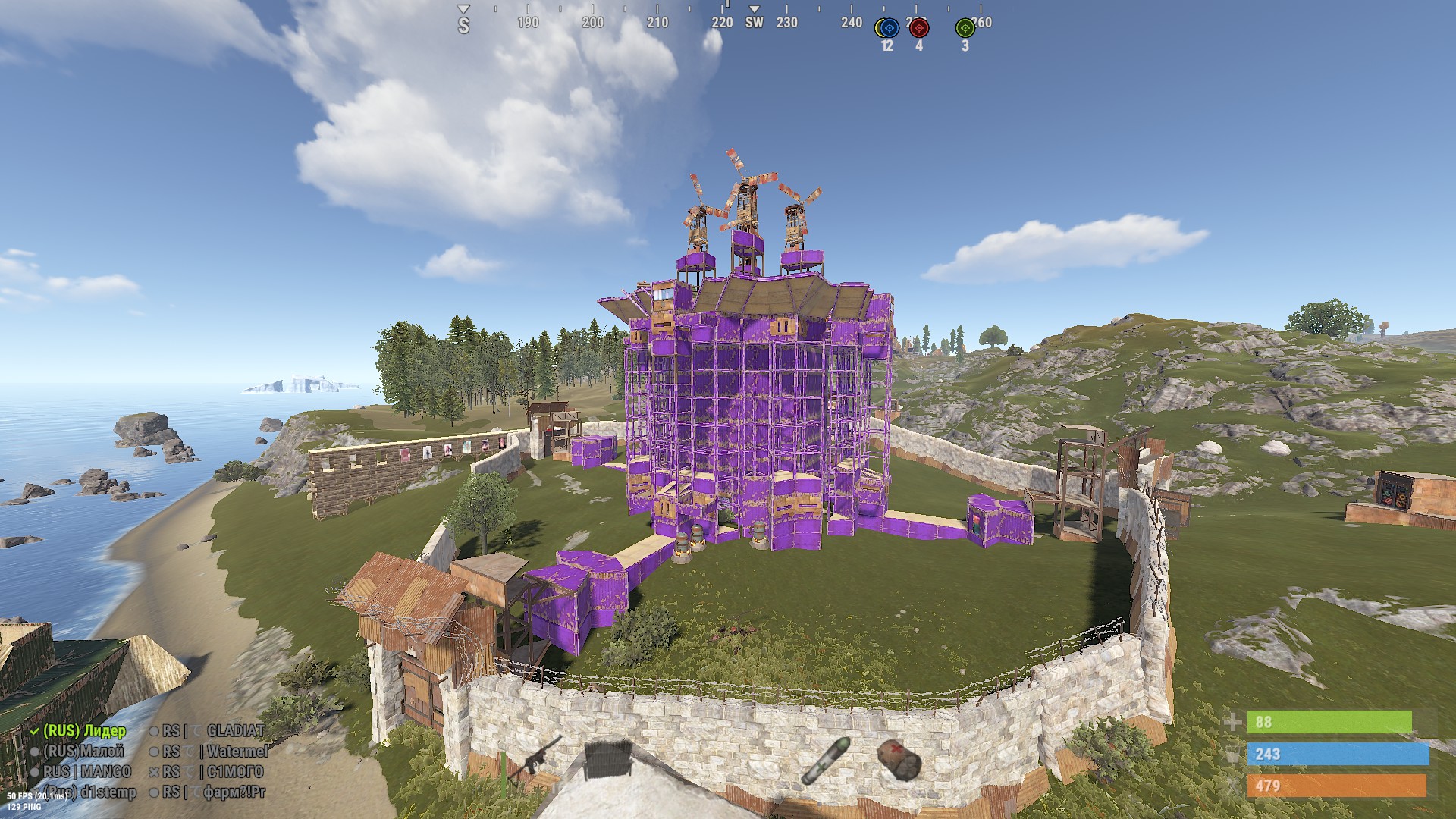Select team leader (RUS) Лидер
Screen dimensions: 1456x819
(83, 731)
